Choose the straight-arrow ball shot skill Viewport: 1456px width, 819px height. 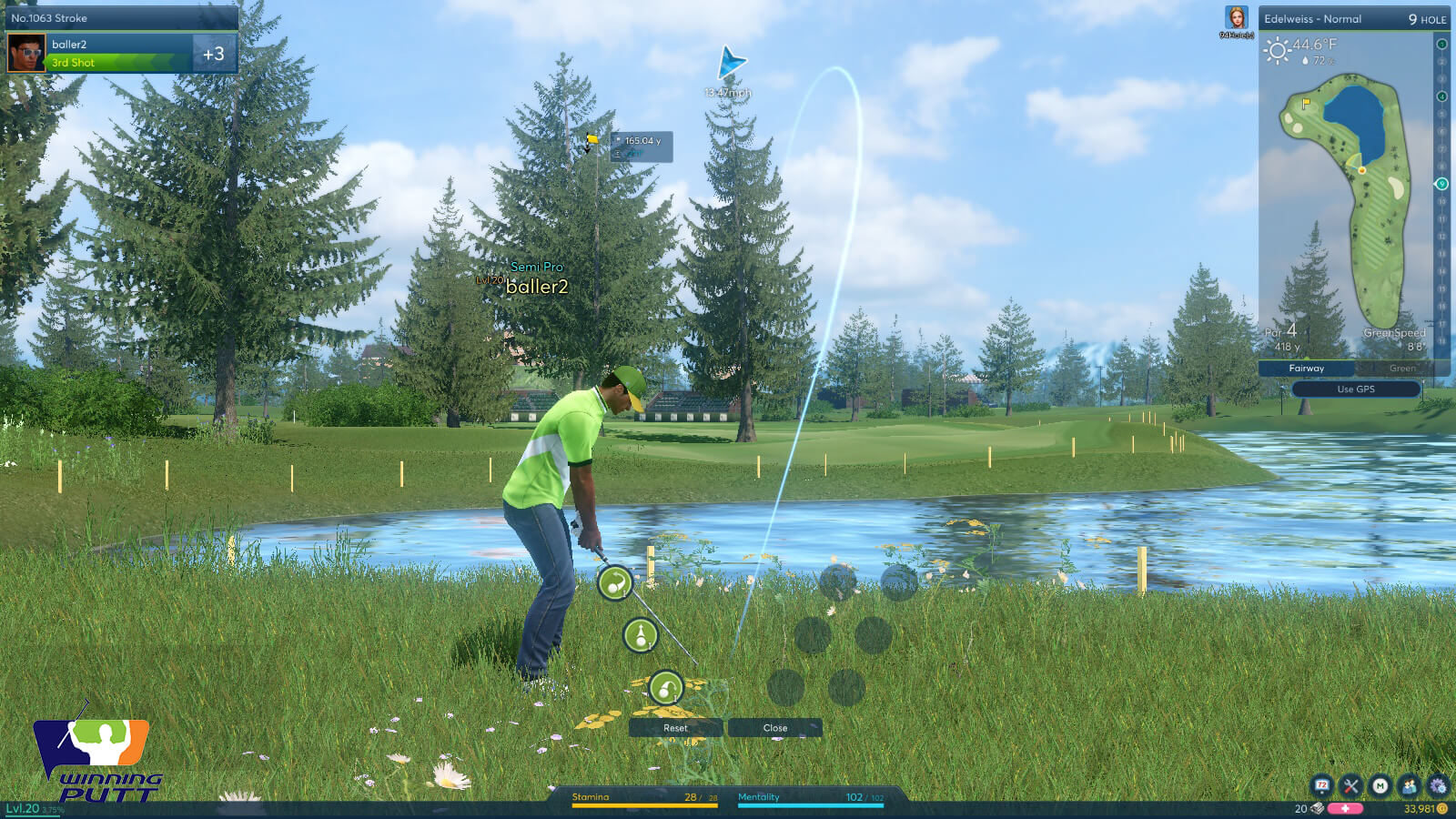641,635
